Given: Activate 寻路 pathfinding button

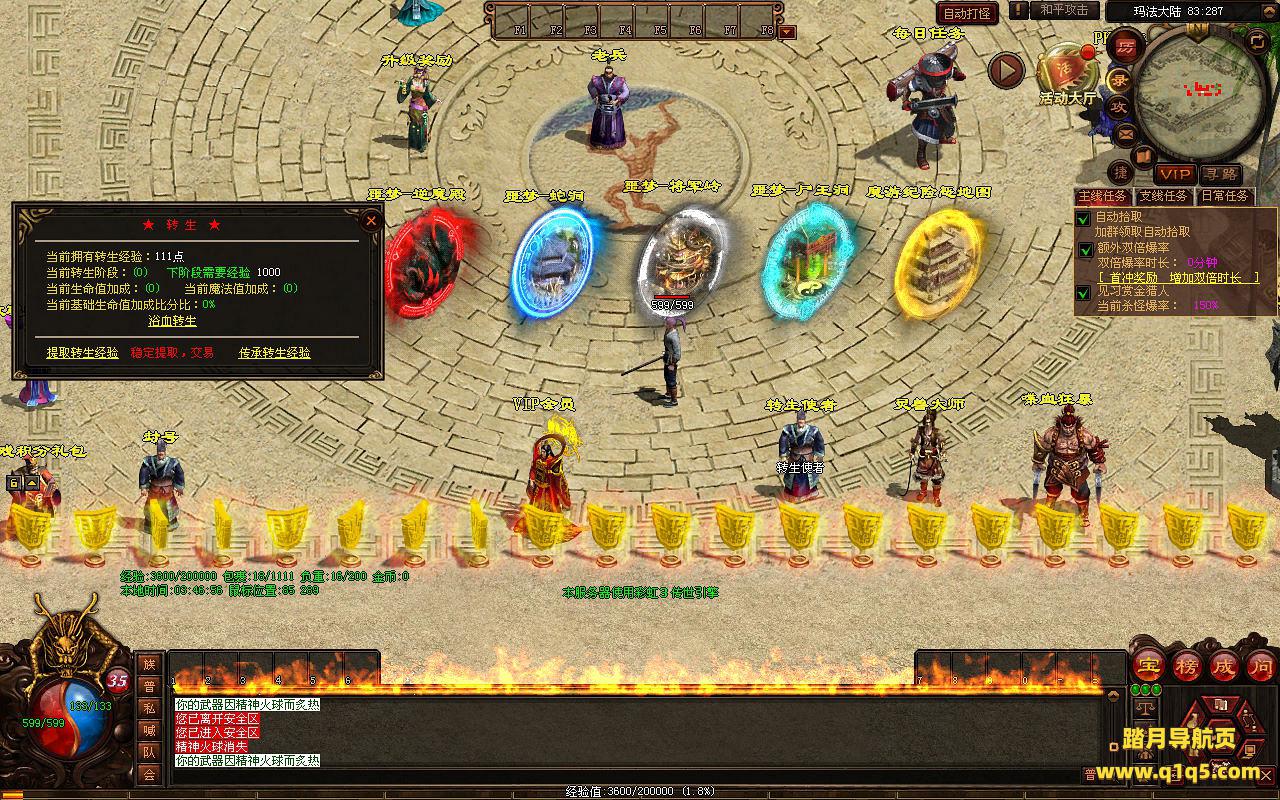Looking at the screenshot, I should click(1219, 174).
